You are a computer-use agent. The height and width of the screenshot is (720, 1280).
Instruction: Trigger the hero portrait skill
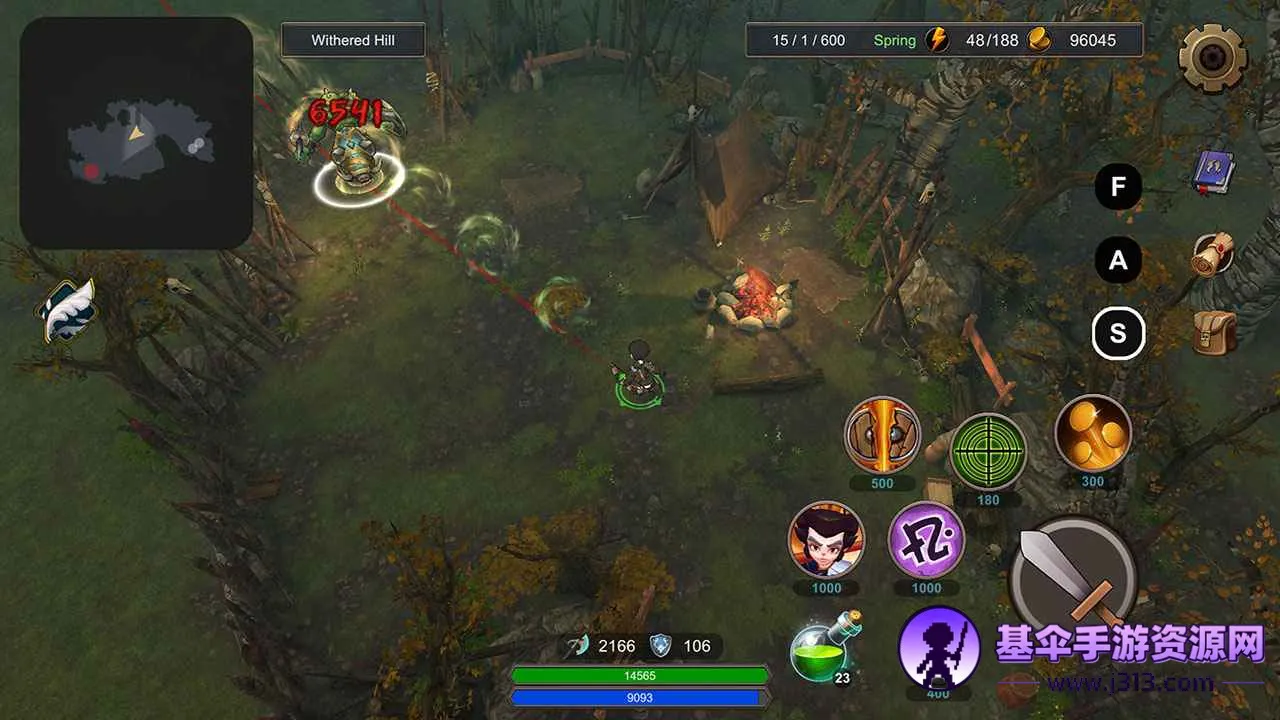click(x=826, y=540)
